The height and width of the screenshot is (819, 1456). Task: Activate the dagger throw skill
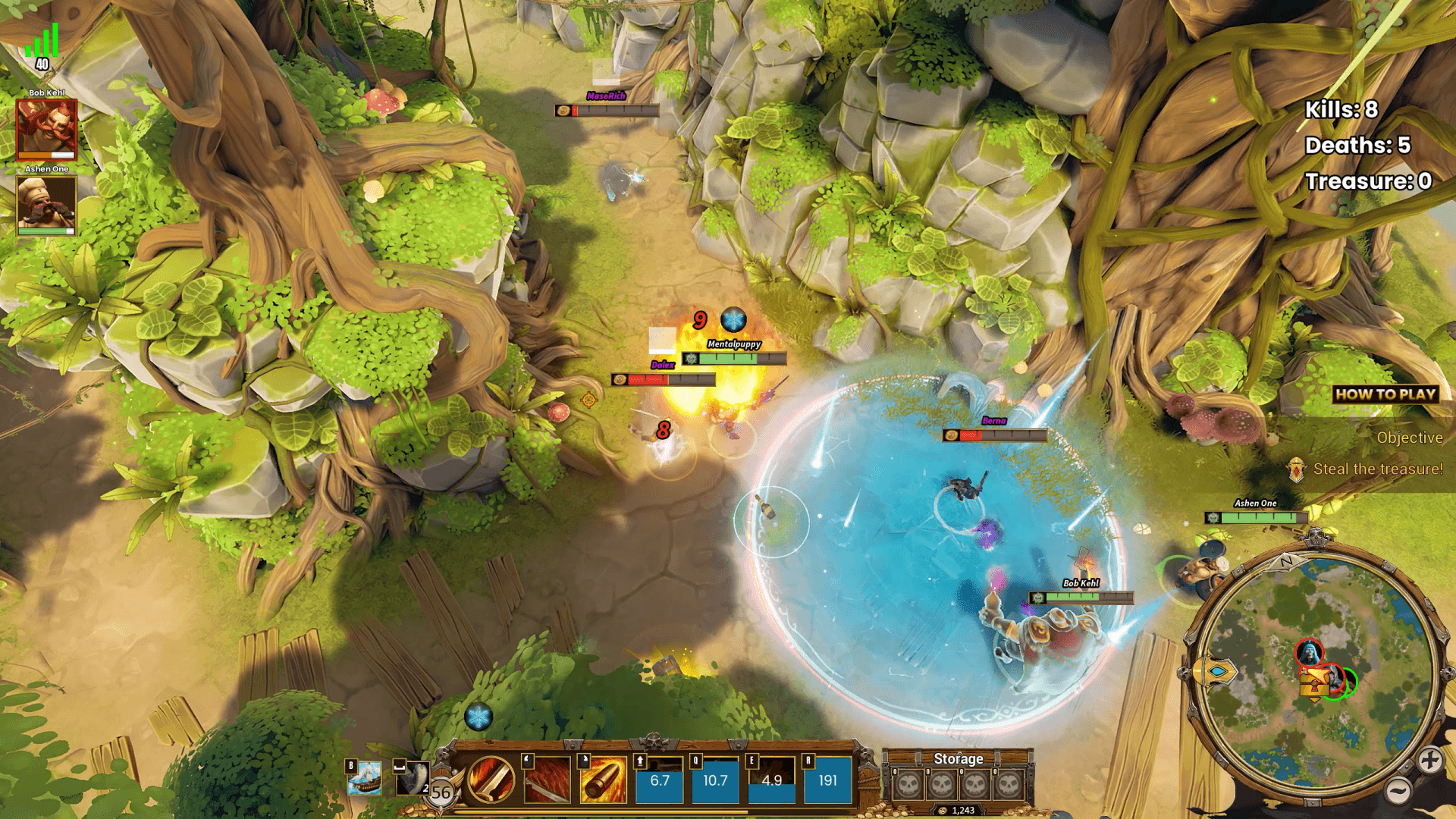pos(548,781)
